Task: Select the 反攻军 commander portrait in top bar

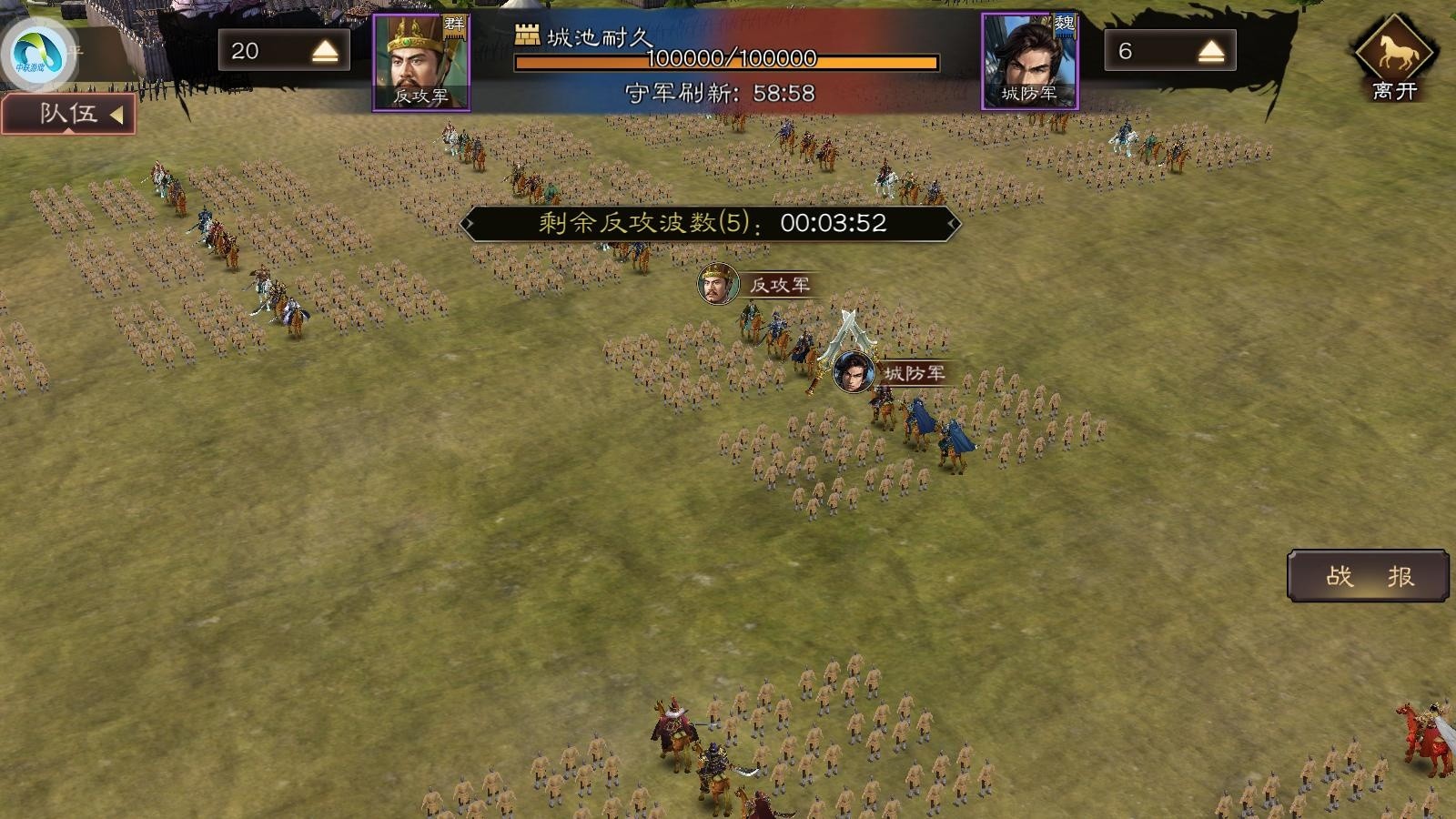Action: (421, 62)
